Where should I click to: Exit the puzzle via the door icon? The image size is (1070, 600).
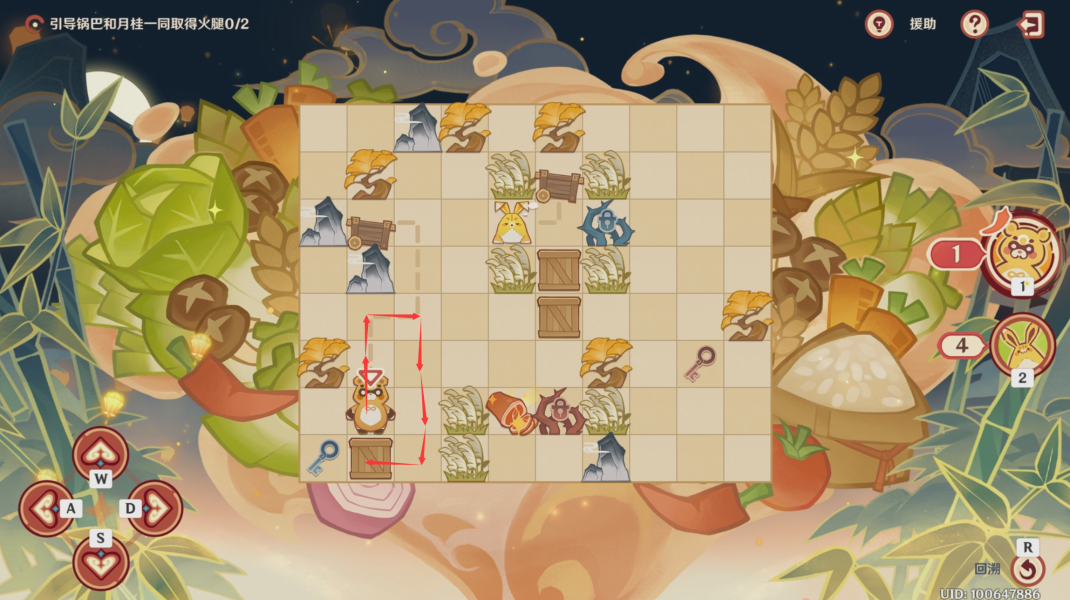pyautogui.click(x=1030, y=24)
